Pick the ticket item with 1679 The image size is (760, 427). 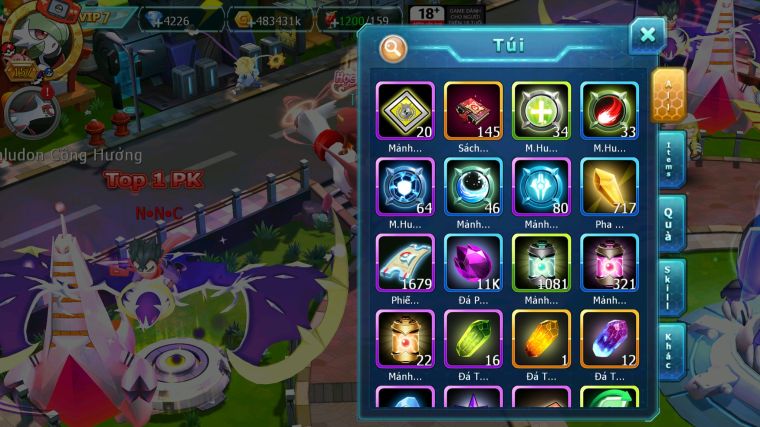click(405, 263)
